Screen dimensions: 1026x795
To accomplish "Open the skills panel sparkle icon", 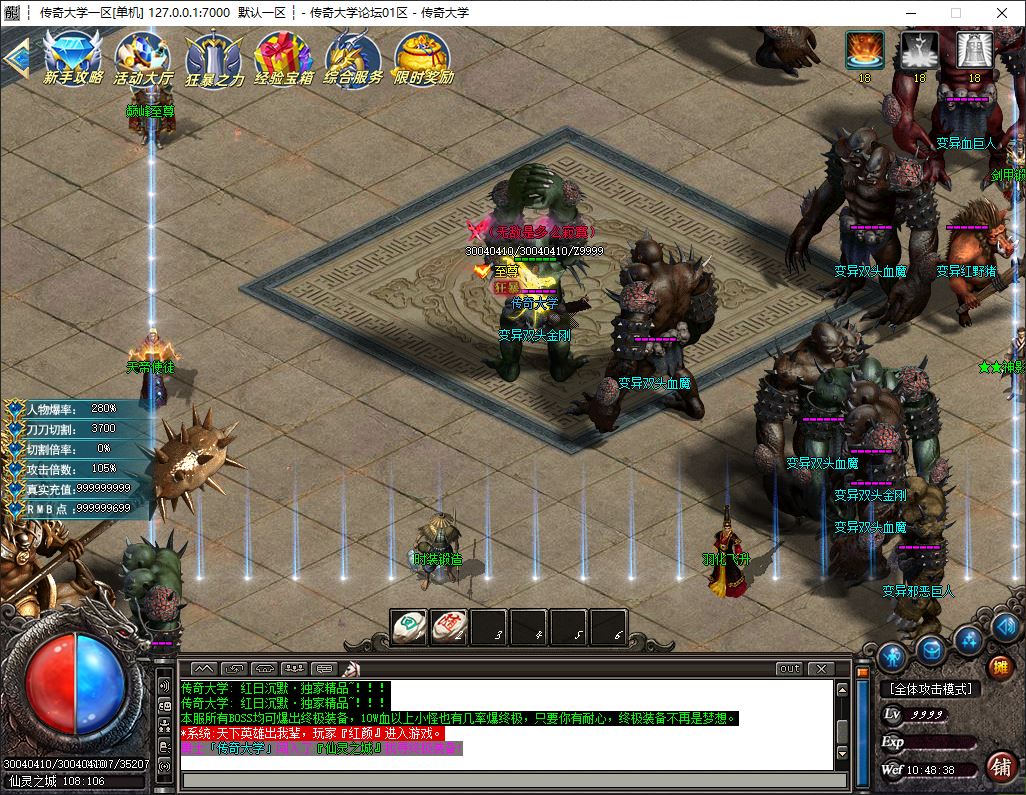I will [x=968, y=639].
